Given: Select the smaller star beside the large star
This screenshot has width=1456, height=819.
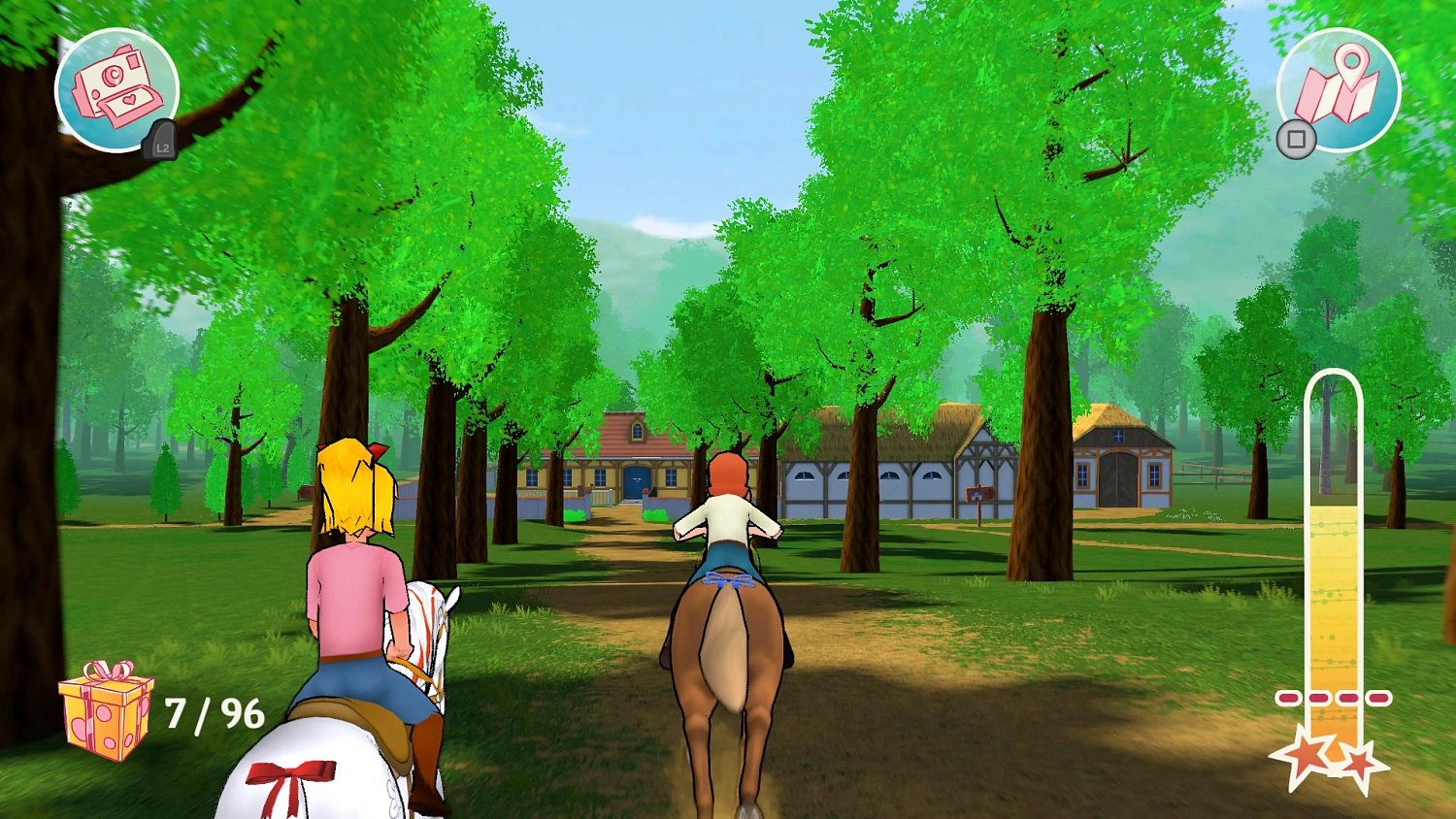Looking at the screenshot, I should (1359, 762).
